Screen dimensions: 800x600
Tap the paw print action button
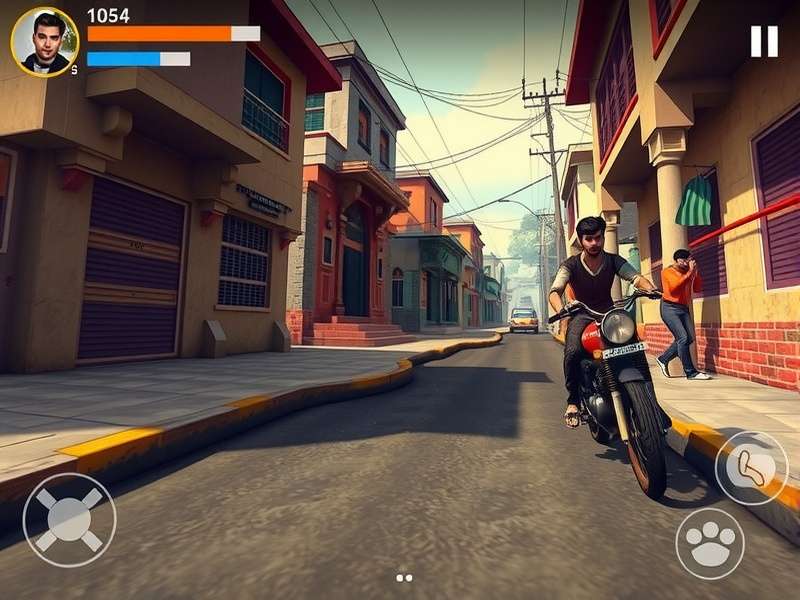pos(710,543)
